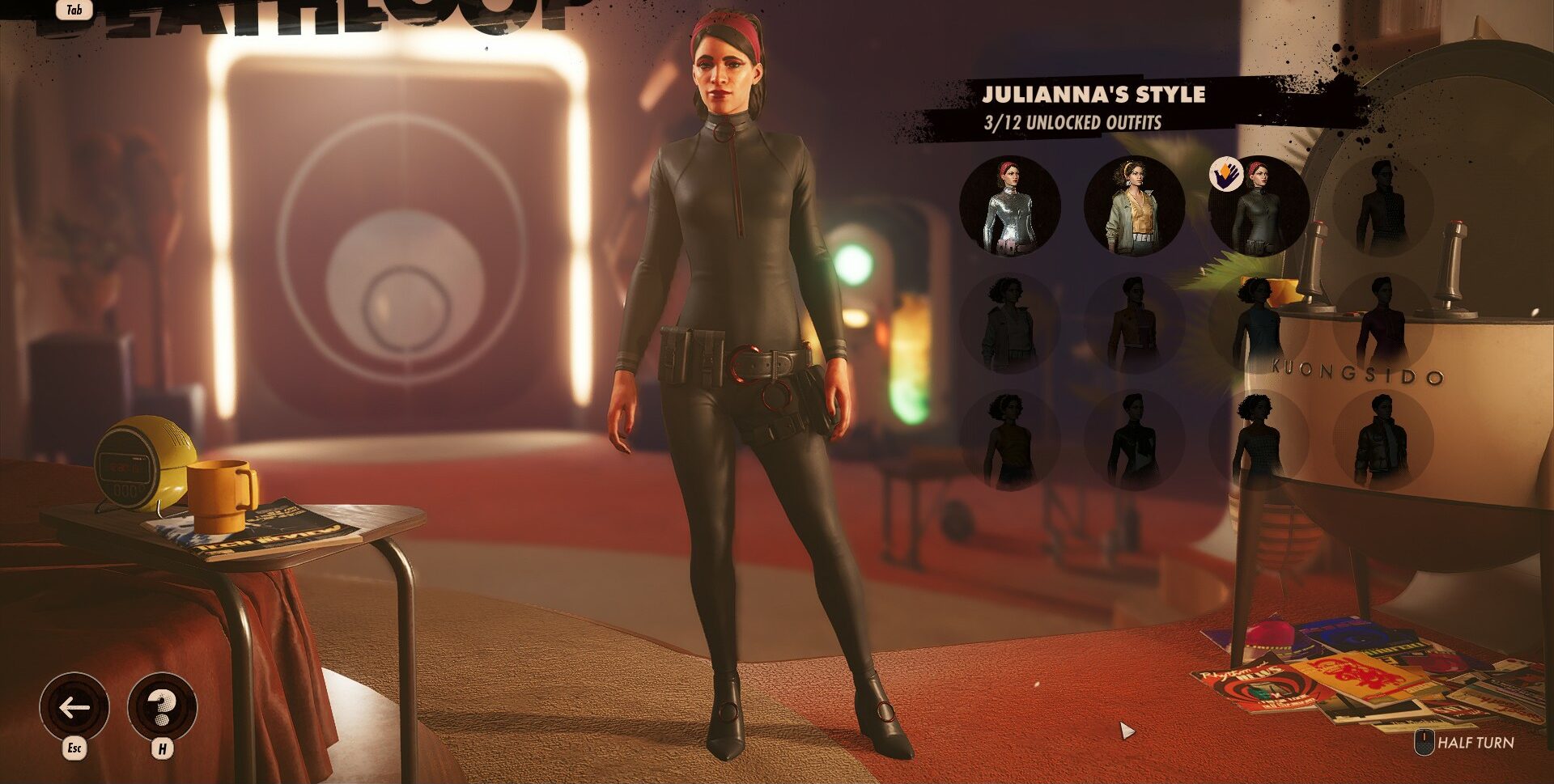Select the silver metallic jumpsuit outfit
The height and width of the screenshot is (784, 1554).
coord(1009,206)
